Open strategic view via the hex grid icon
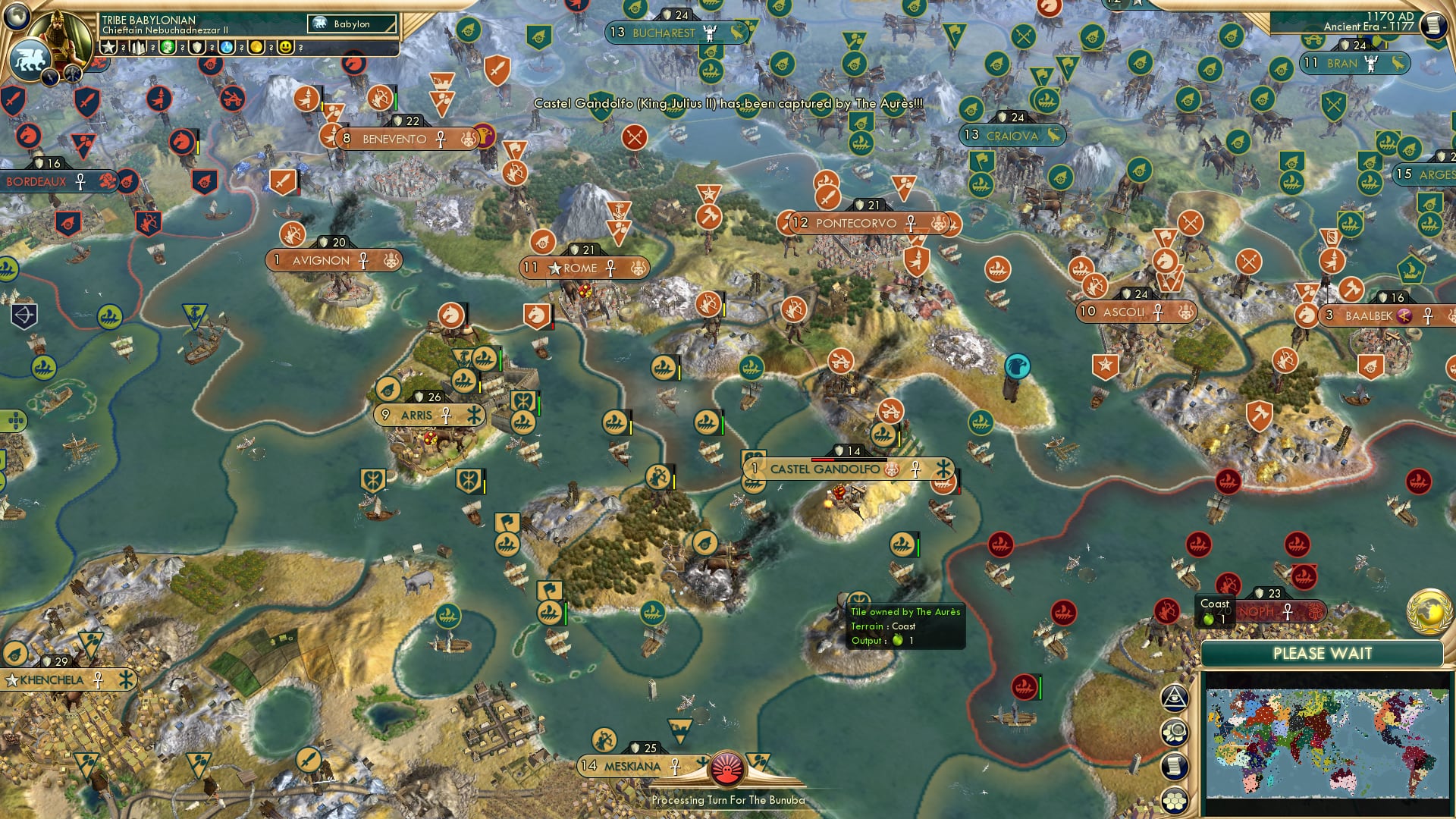1456x819 pixels. (x=1175, y=799)
